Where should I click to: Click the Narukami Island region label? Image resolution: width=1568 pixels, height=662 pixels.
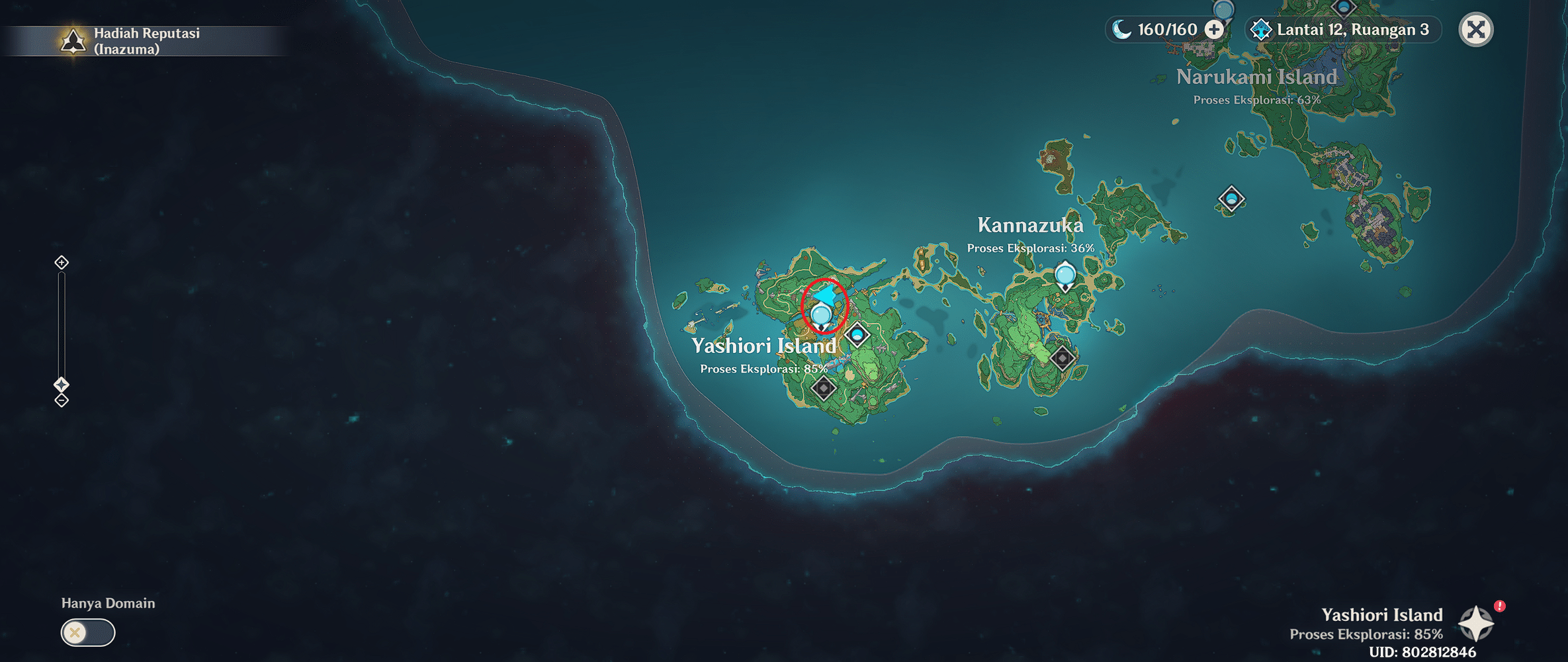tap(1256, 77)
